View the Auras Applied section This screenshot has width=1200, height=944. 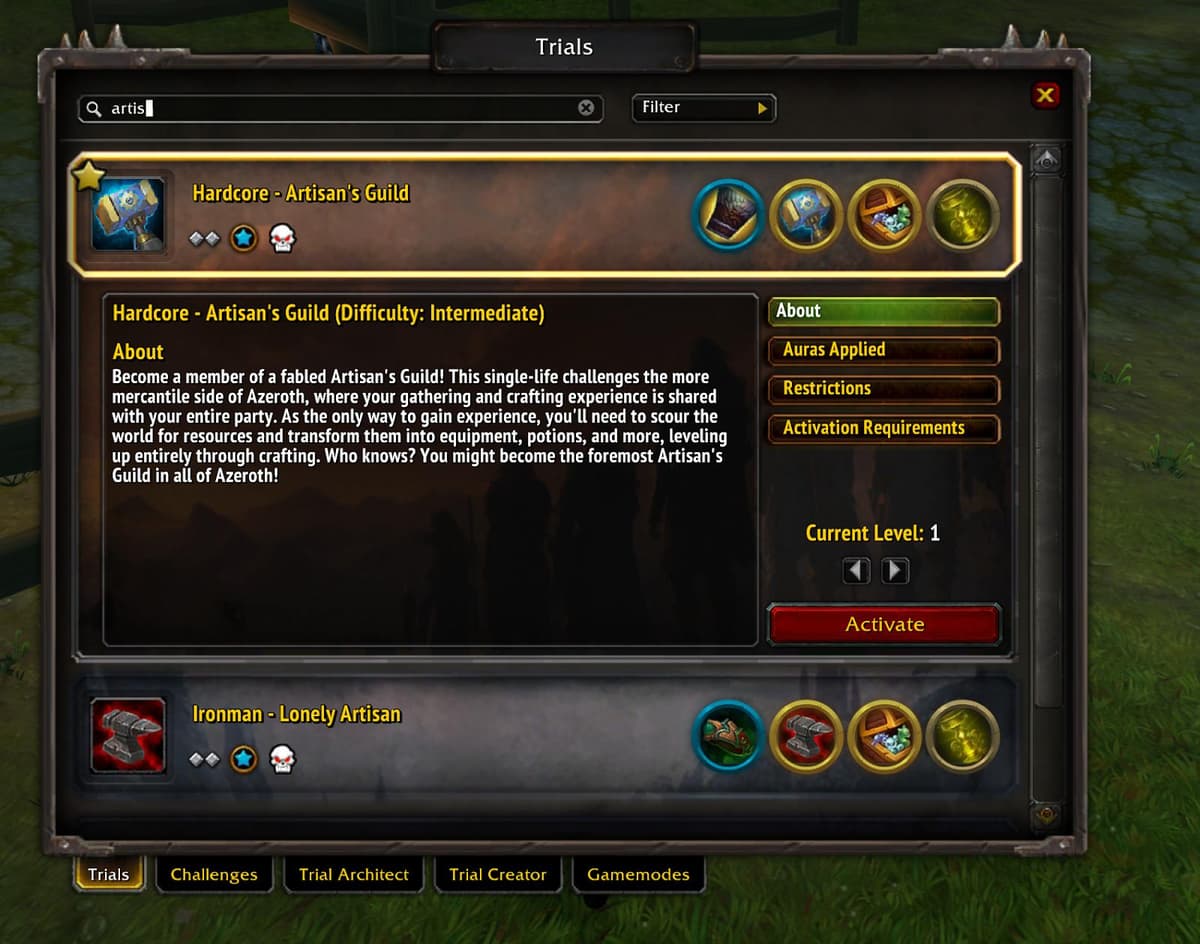[883, 350]
